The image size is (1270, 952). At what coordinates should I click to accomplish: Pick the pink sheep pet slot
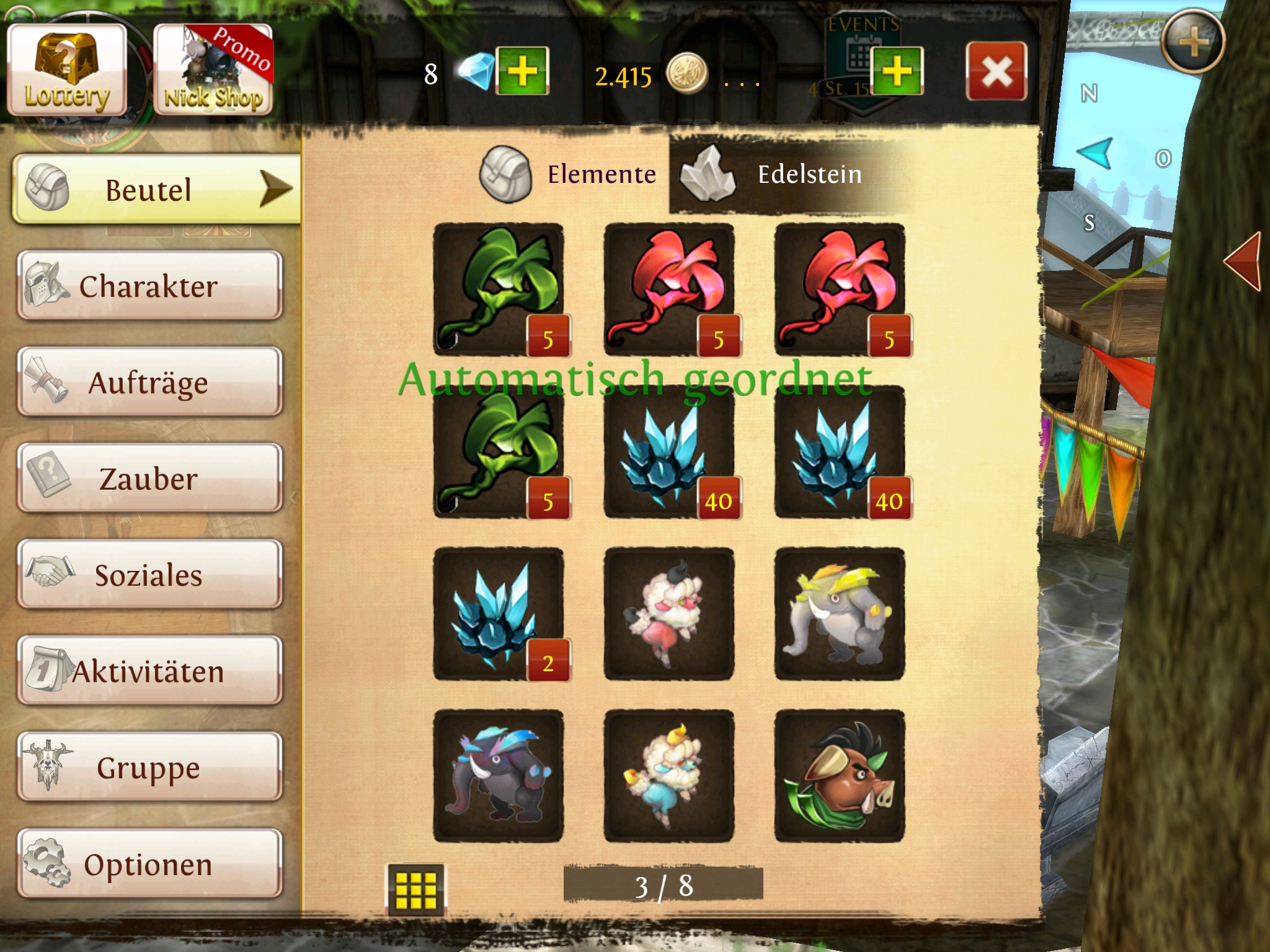point(669,614)
